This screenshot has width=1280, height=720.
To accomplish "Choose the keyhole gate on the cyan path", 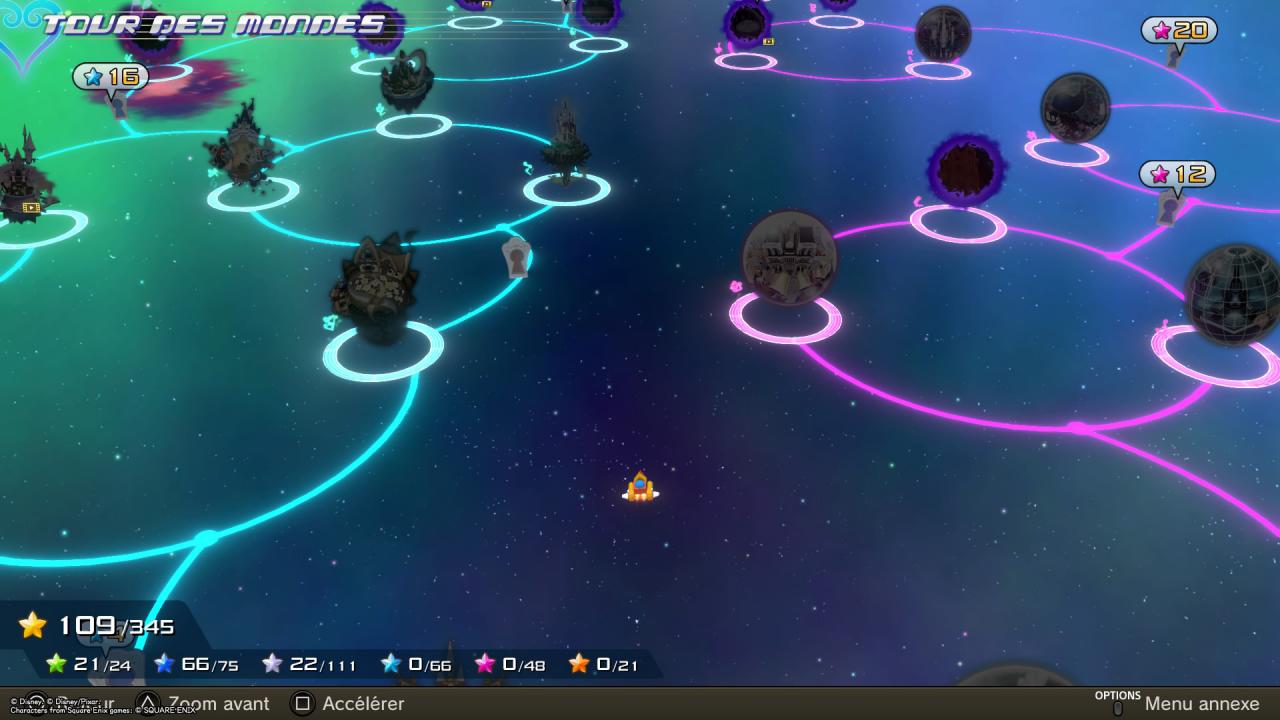I will tap(516, 257).
